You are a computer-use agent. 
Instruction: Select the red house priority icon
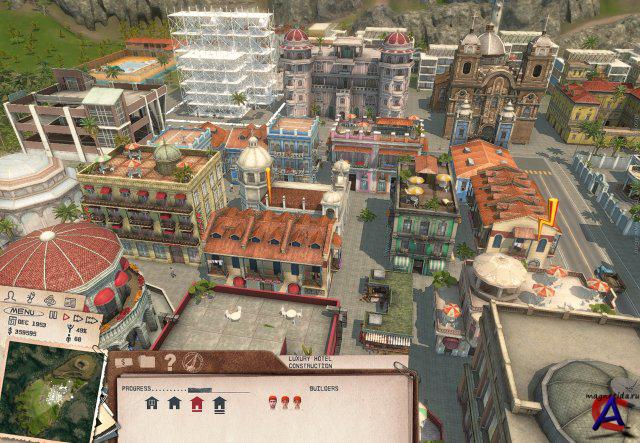tap(197, 403)
